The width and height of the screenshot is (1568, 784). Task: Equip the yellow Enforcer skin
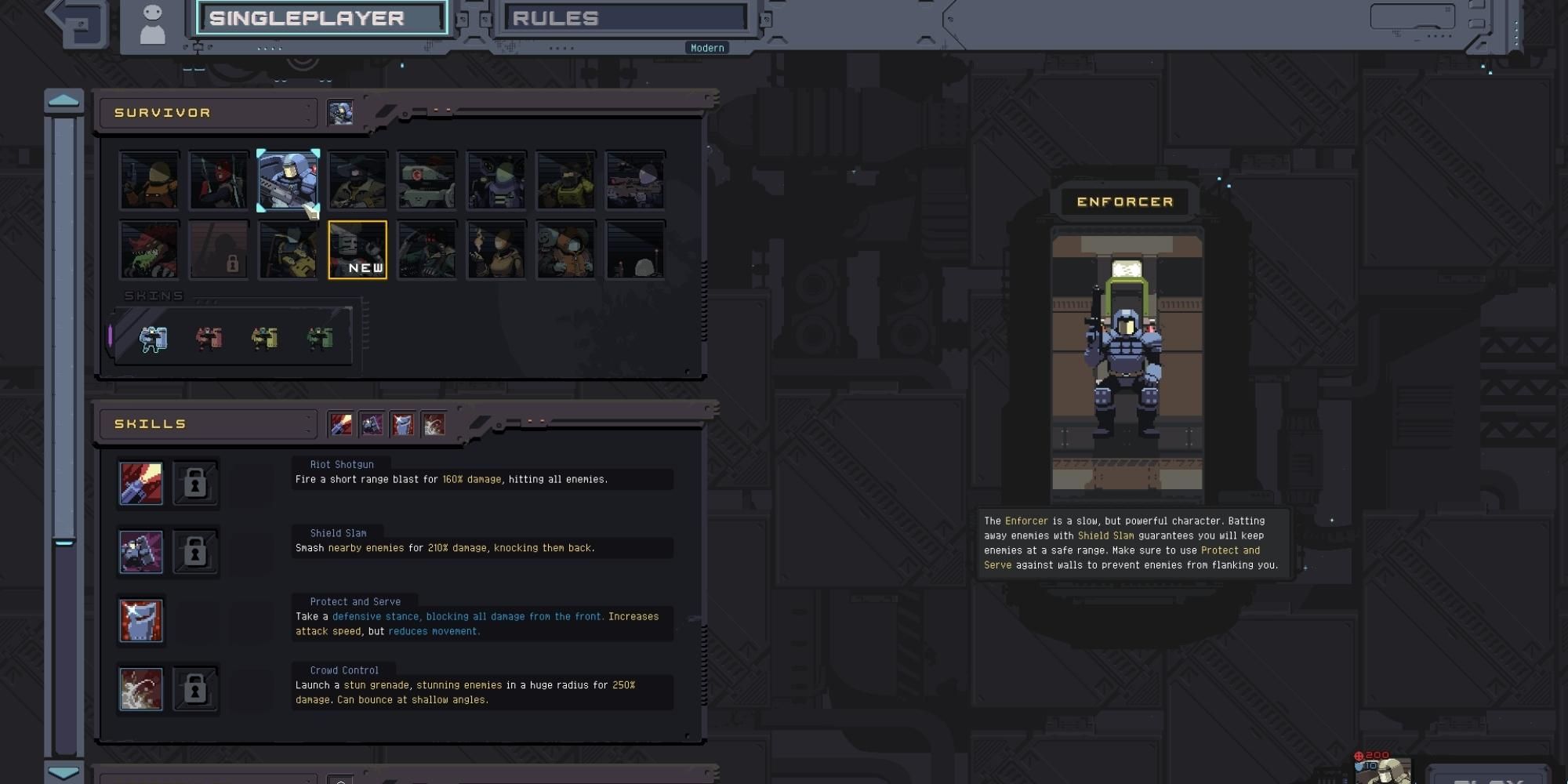pyautogui.click(x=264, y=338)
